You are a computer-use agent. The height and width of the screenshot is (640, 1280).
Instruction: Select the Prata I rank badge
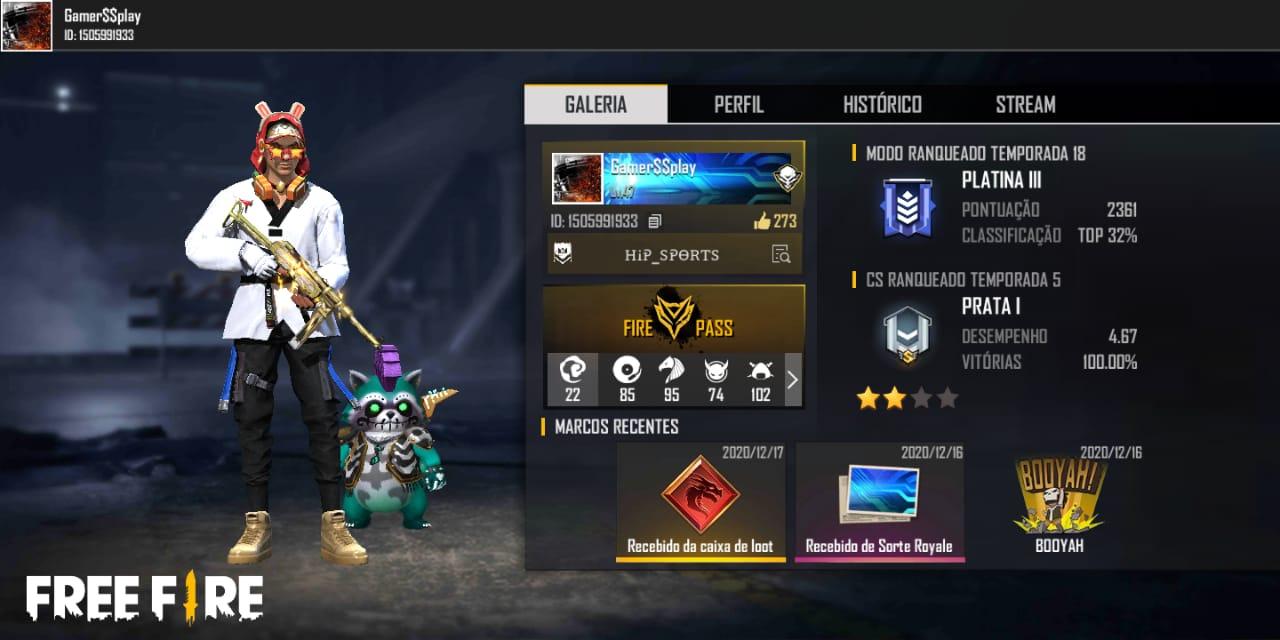point(907,335)
